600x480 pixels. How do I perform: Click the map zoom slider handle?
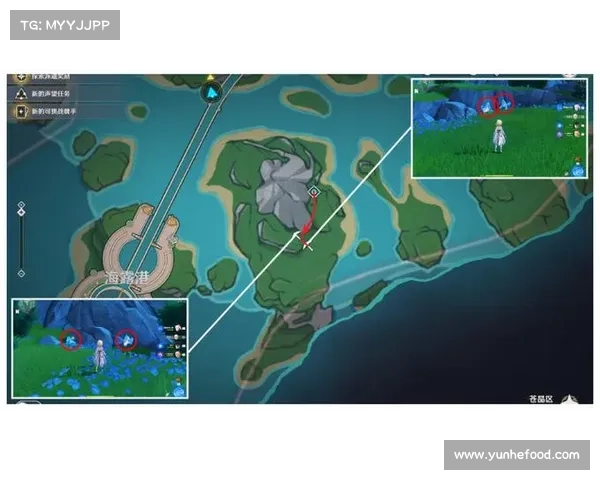pyautogui.click(x=21, y=209)
